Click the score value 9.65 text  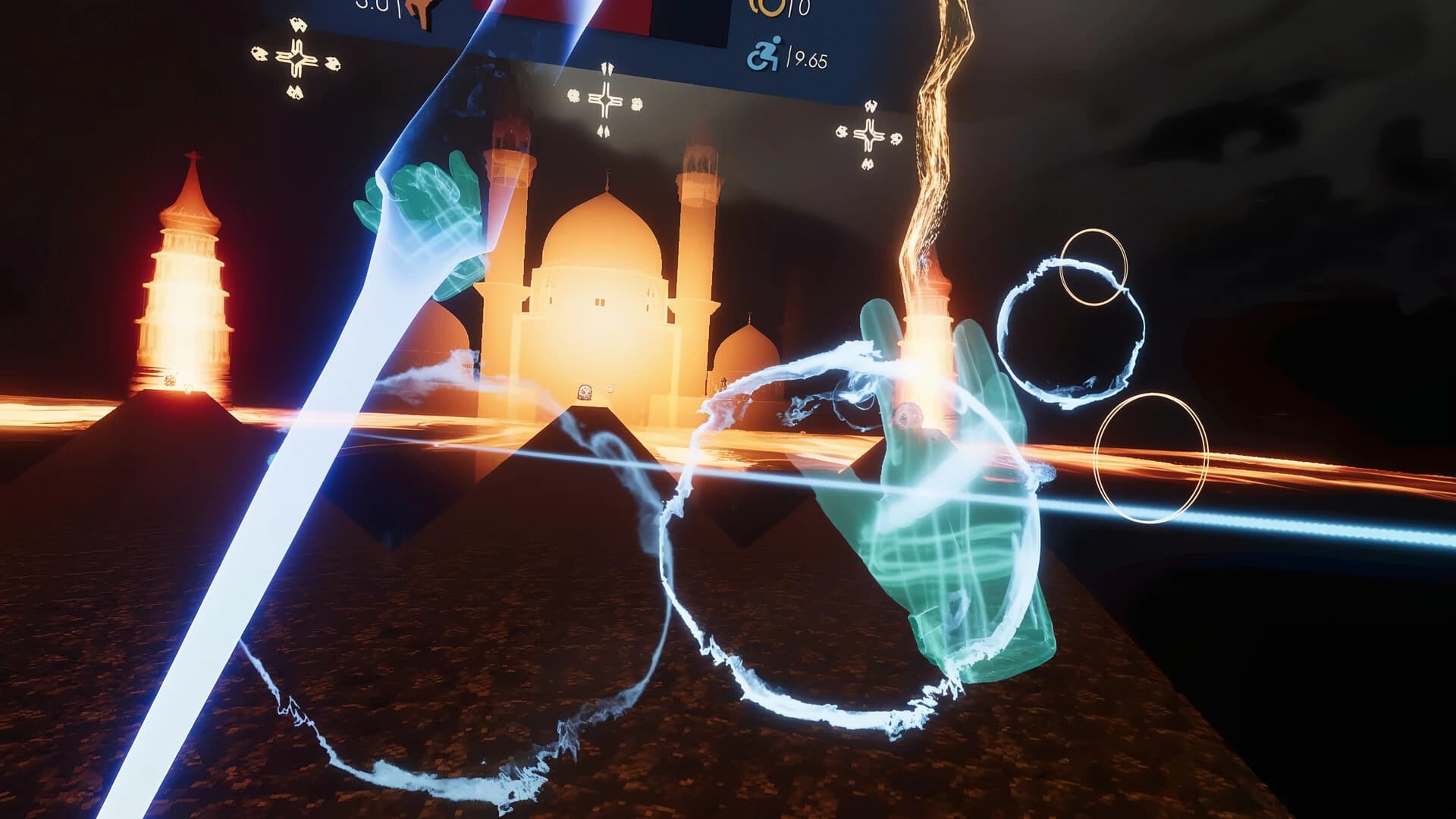coord(810,58)
